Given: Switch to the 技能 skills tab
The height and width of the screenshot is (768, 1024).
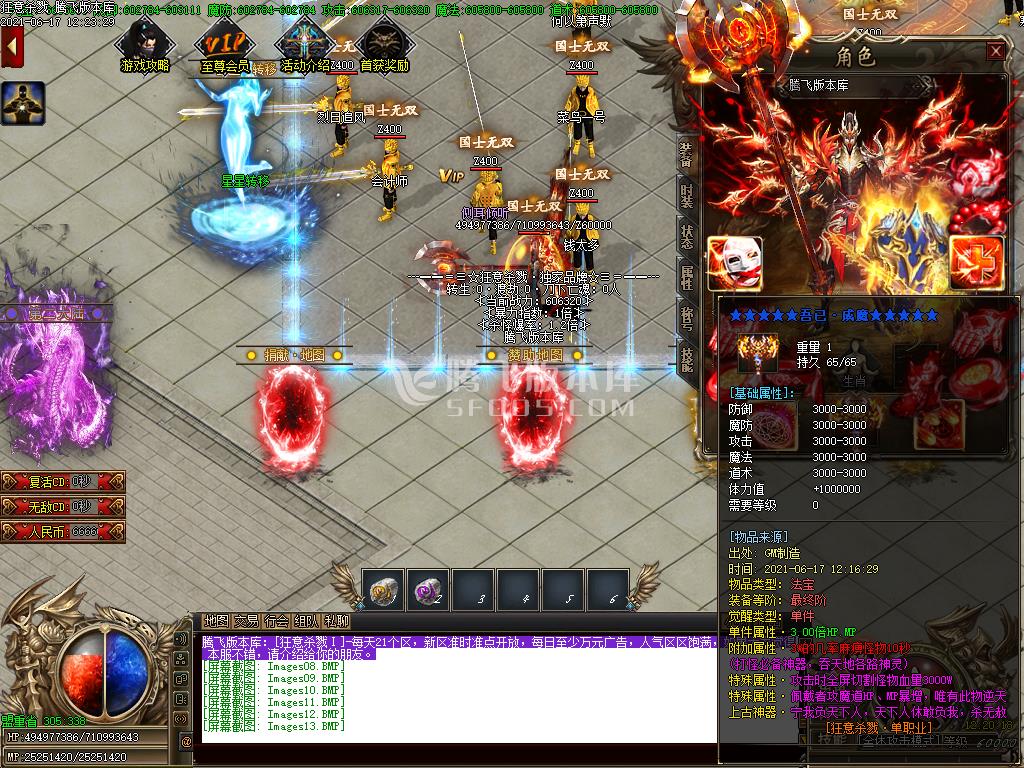Looking at the screenshot, I should [x=686, y=357].
